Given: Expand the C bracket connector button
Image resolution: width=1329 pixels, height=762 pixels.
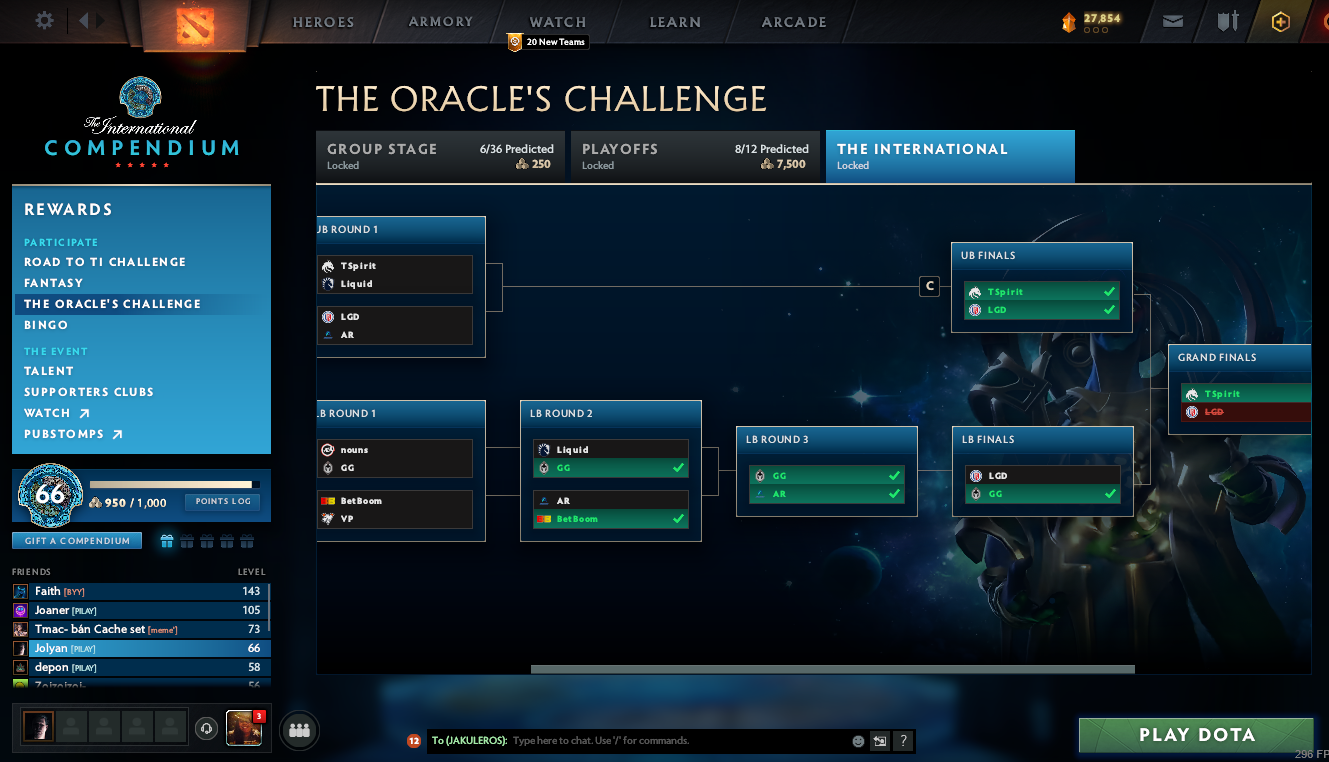Looking at the screenshot, I should (x=929, y=286).
